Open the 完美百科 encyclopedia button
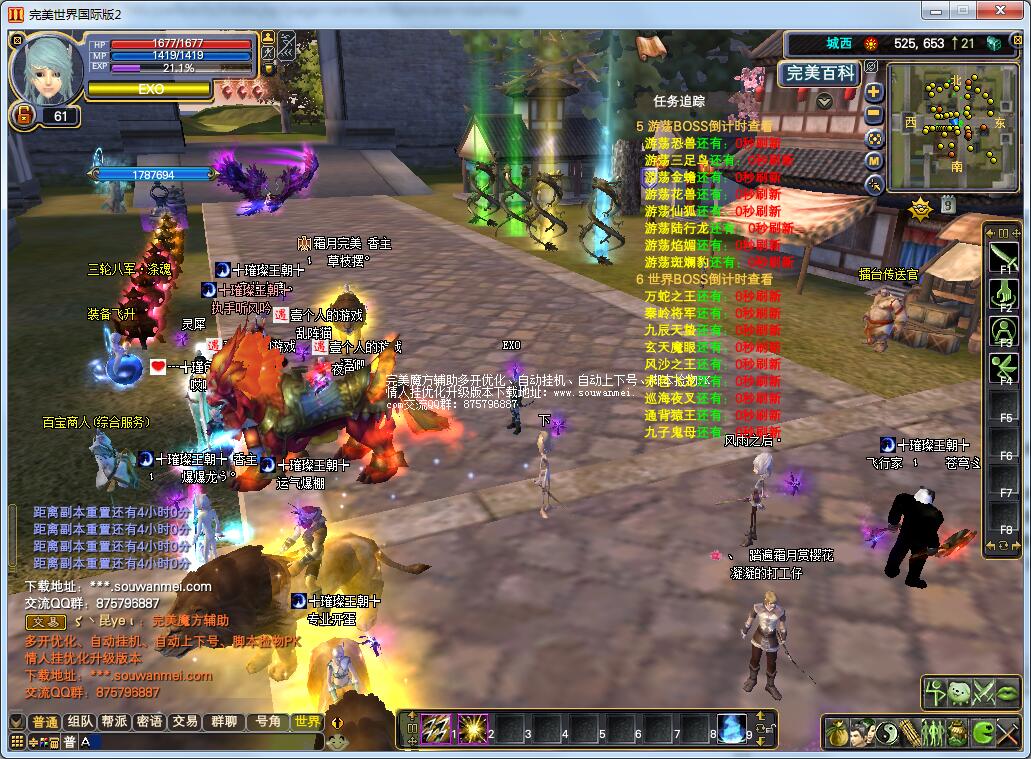Image resolution: width=1031 pixels, height=759 pixels. [818, 73]
